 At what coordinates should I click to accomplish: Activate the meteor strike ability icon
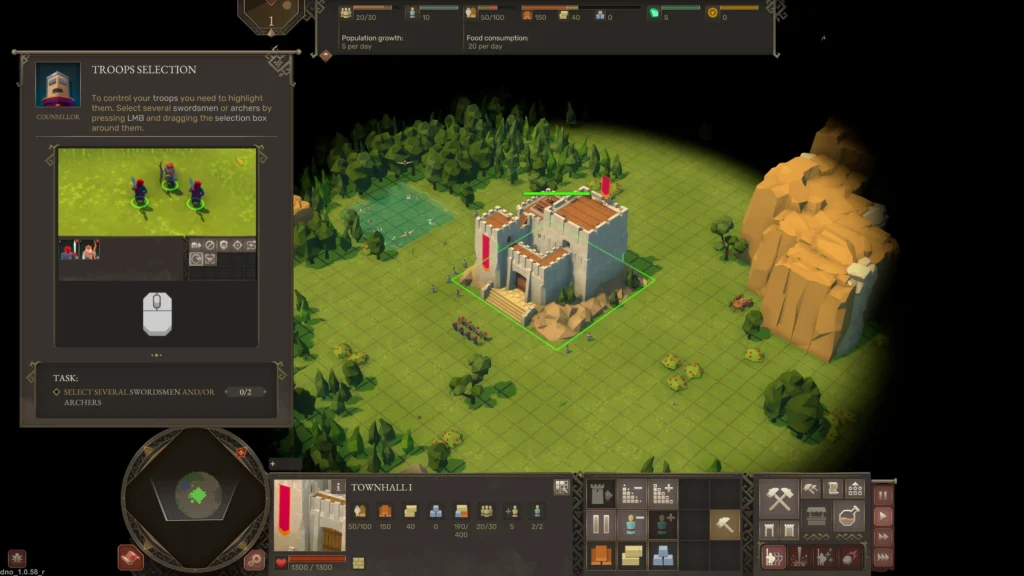pyautogui.click(x=849, y=558)
